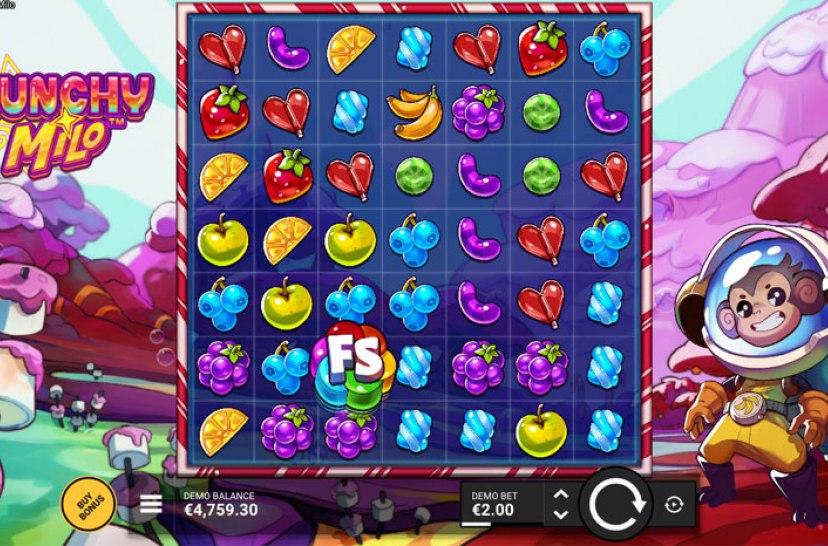The image size is (828, 546).
Task: Decrease the demo bet with the down arrow
Action: tap(561, 514)
